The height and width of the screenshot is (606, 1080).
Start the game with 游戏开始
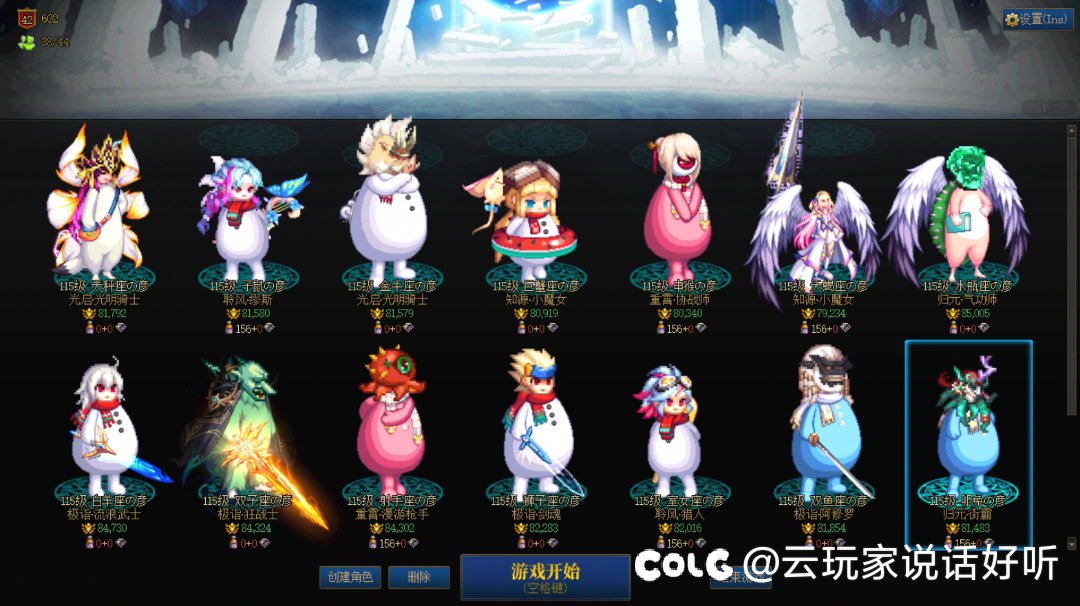[545, 576]
